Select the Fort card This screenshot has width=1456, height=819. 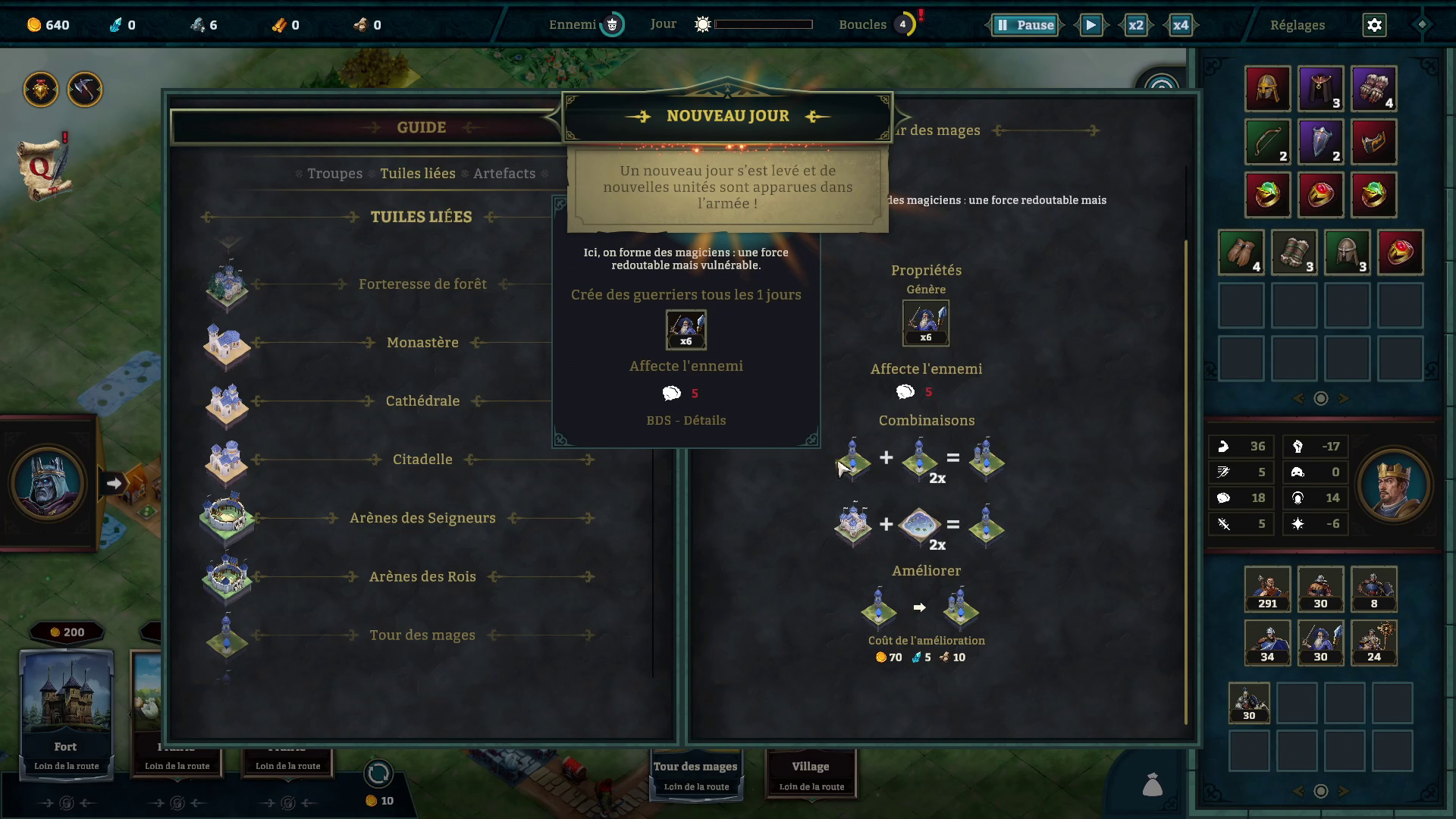point(66,713)
